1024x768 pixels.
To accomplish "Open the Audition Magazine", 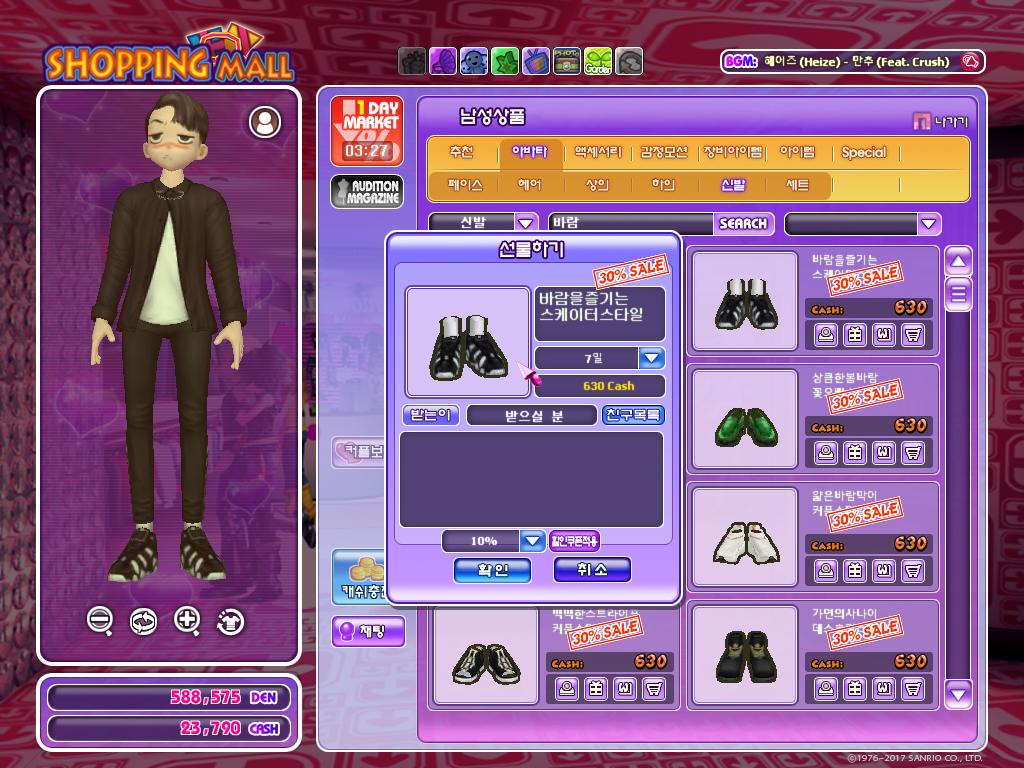I will click(367, 192).
